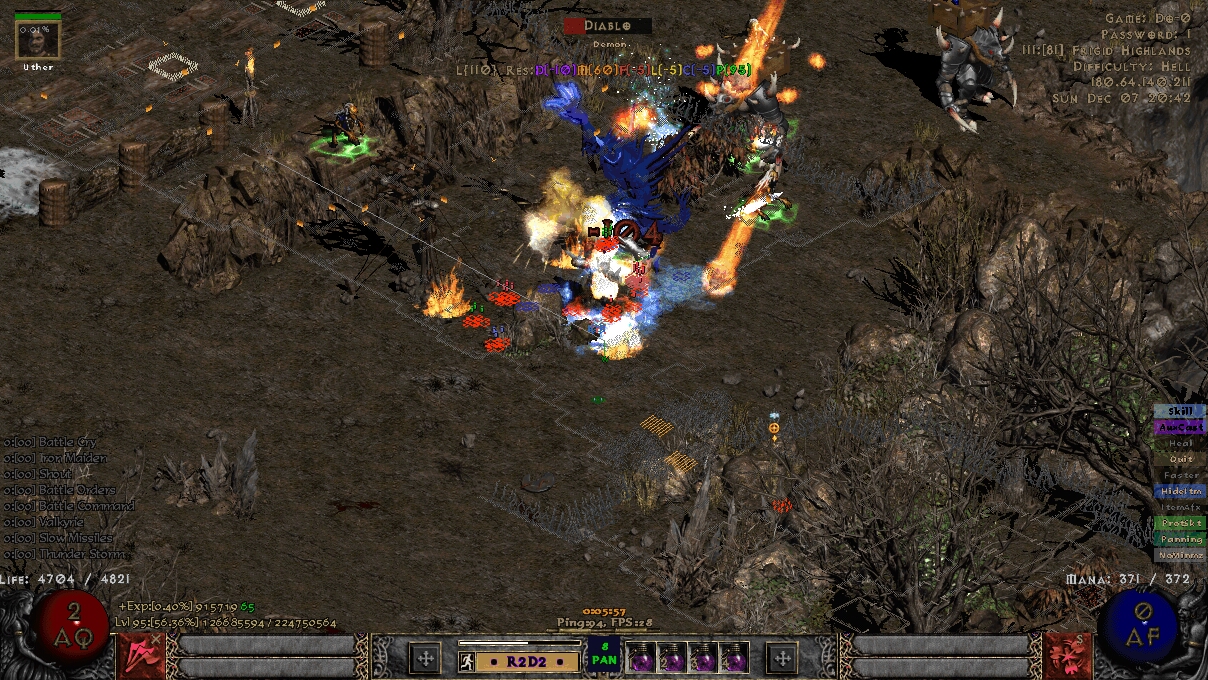Toggle the AuxCast option
Screen dimensions: 1208x680
[1180, 427]
